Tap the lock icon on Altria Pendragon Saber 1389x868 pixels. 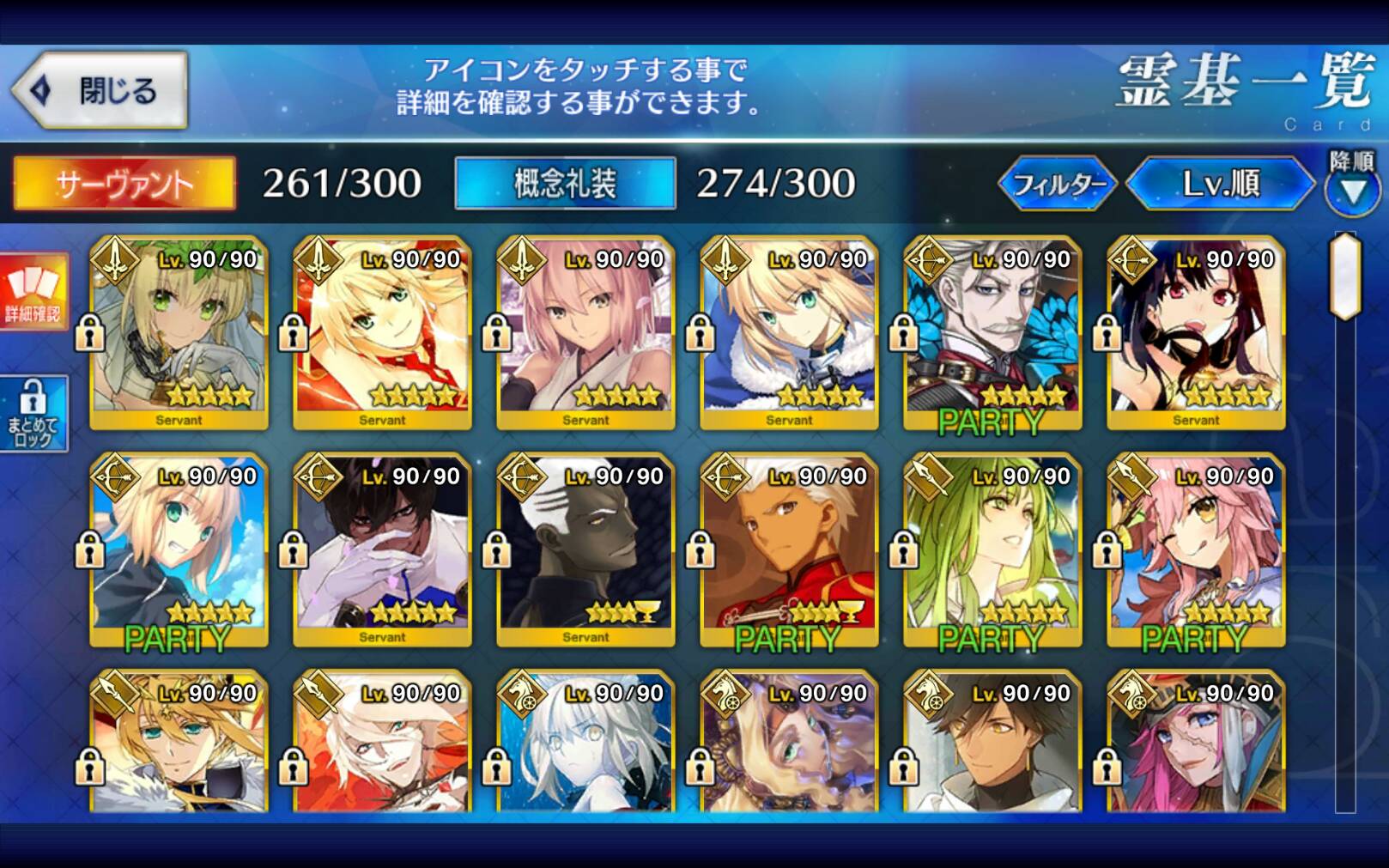[702, 332]
